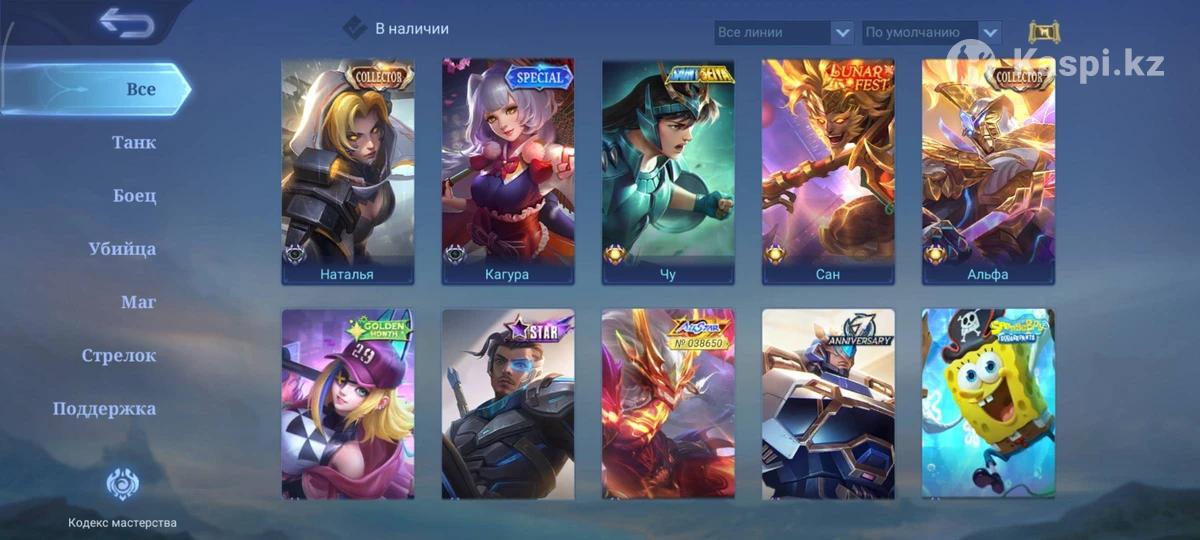Click the golden scroll icon
1200x540 pixels.
[1044, 32]
